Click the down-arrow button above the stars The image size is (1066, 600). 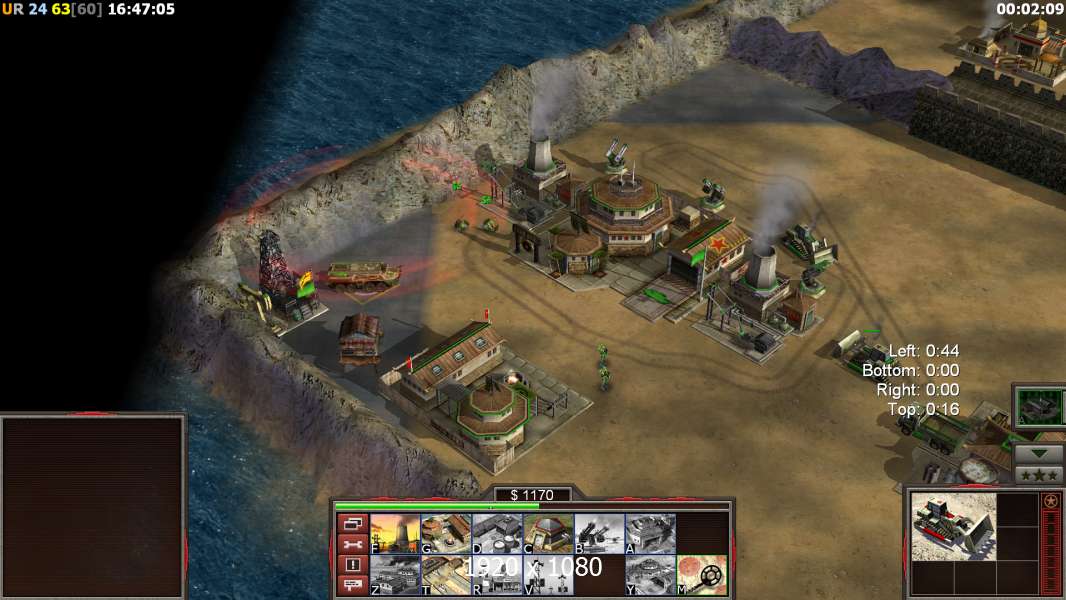point(1039,453)
